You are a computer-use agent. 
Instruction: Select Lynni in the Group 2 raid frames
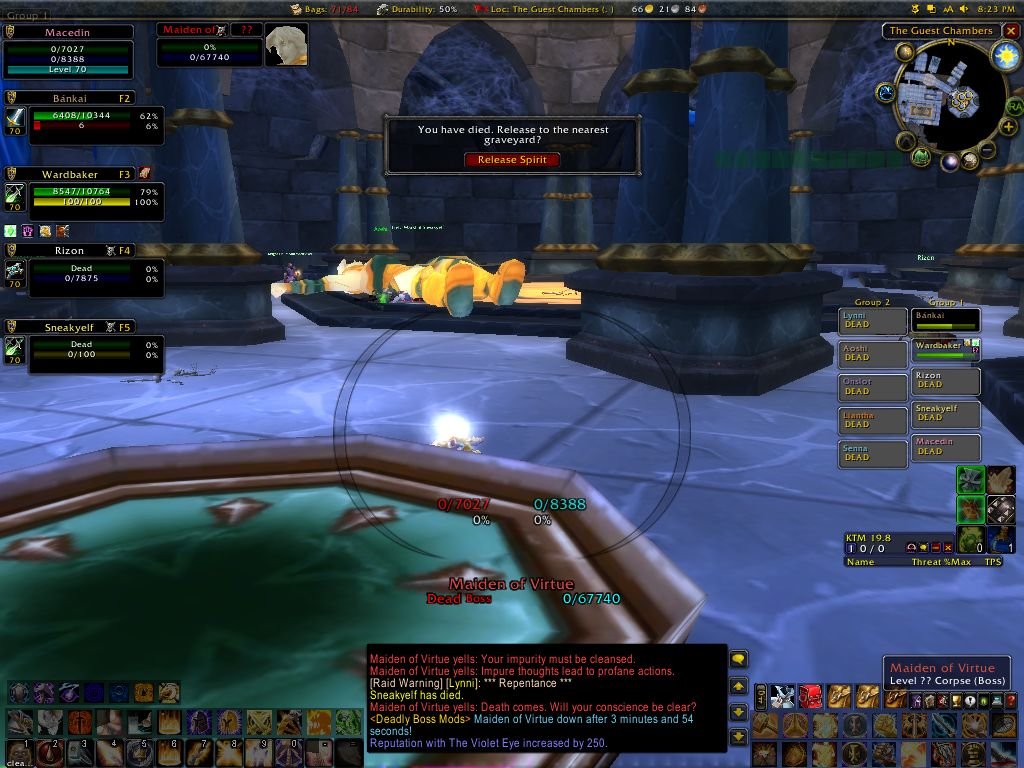873,321
